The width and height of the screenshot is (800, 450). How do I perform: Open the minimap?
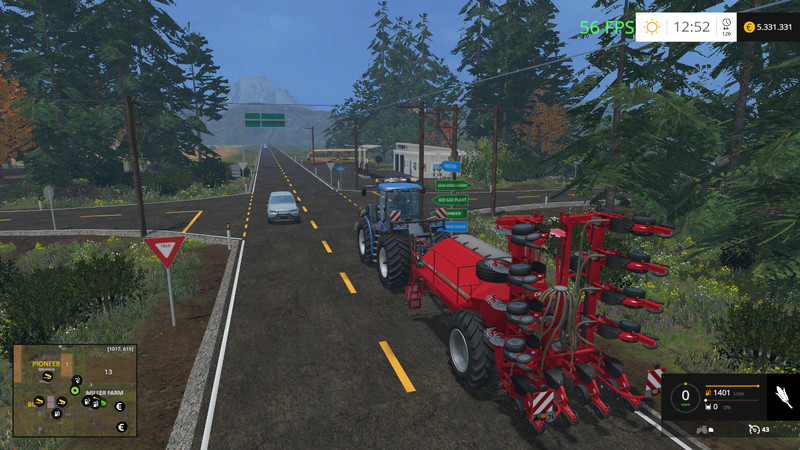75,390
